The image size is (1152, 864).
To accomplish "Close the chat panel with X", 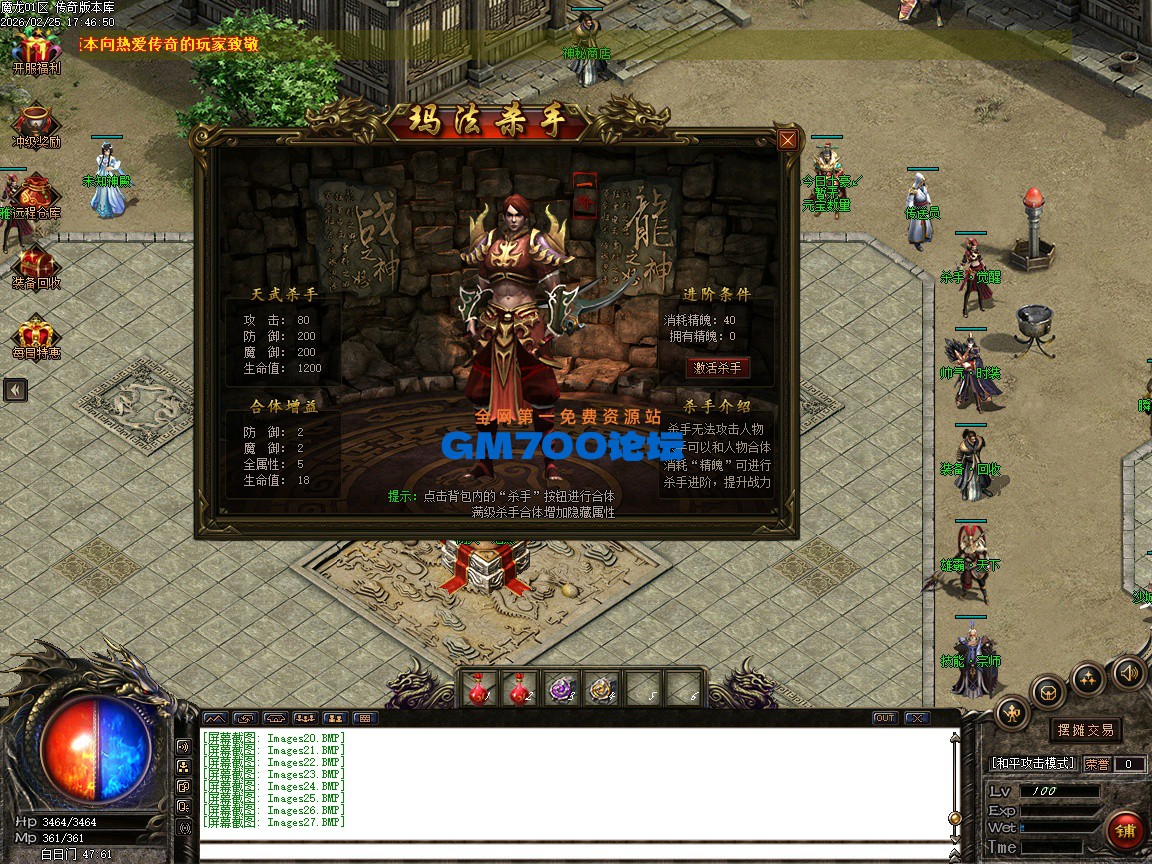I will point(916,718).
